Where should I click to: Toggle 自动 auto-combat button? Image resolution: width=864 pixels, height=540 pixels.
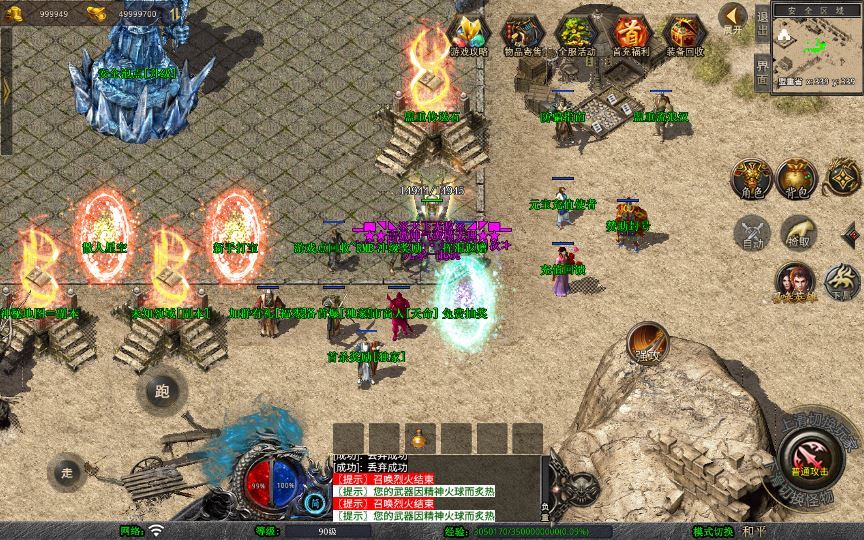click(x=750, y=232)
